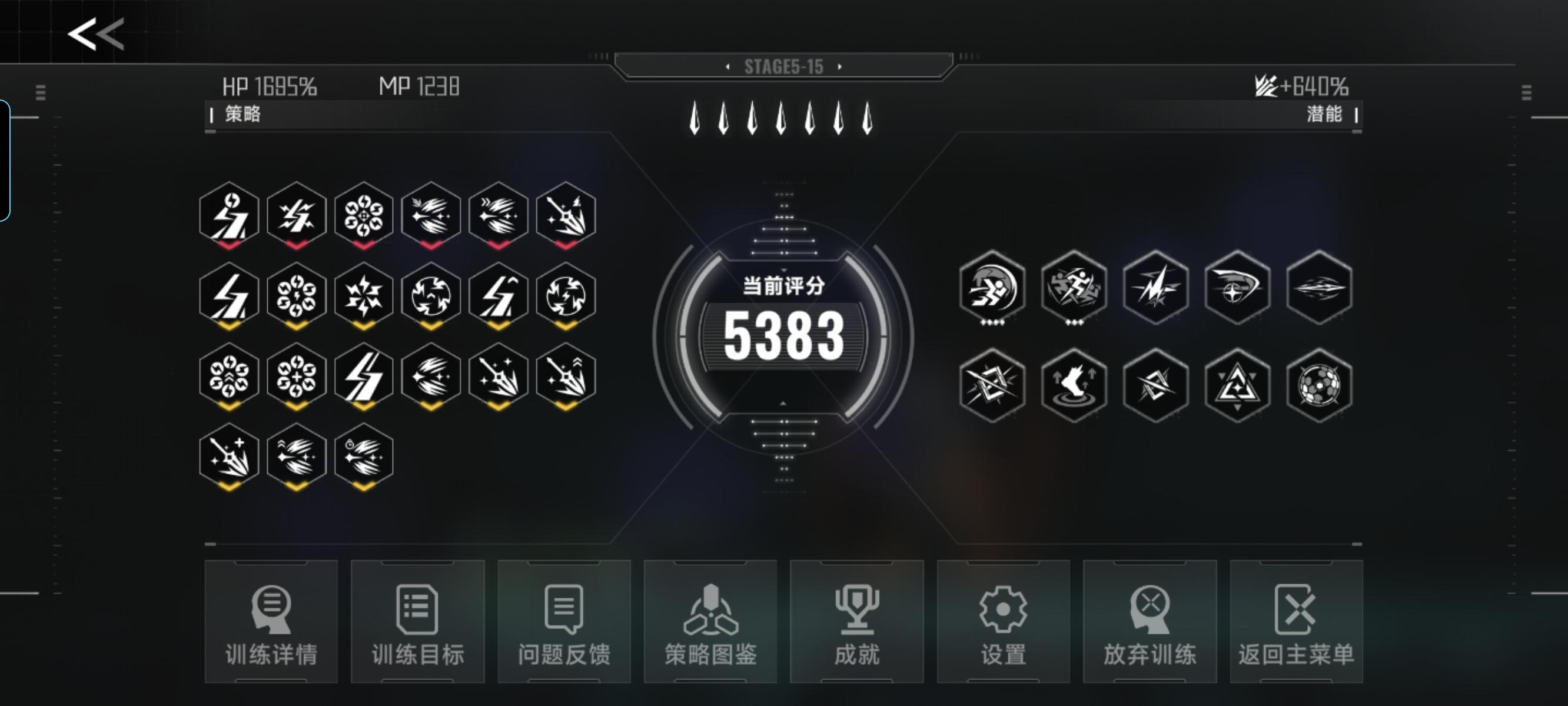The width and height of the screenshot is (1568, 706).
Task: Click the right arrow beside STAGE5-15
Action: click(842, 68)
